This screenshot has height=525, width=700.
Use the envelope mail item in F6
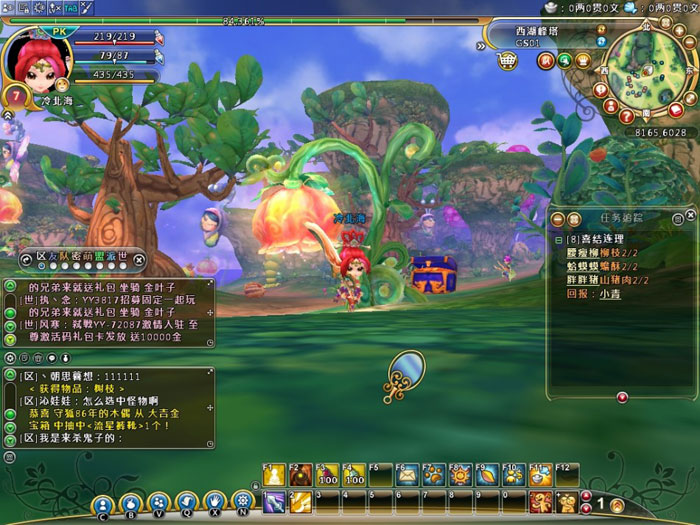[408, 475]
